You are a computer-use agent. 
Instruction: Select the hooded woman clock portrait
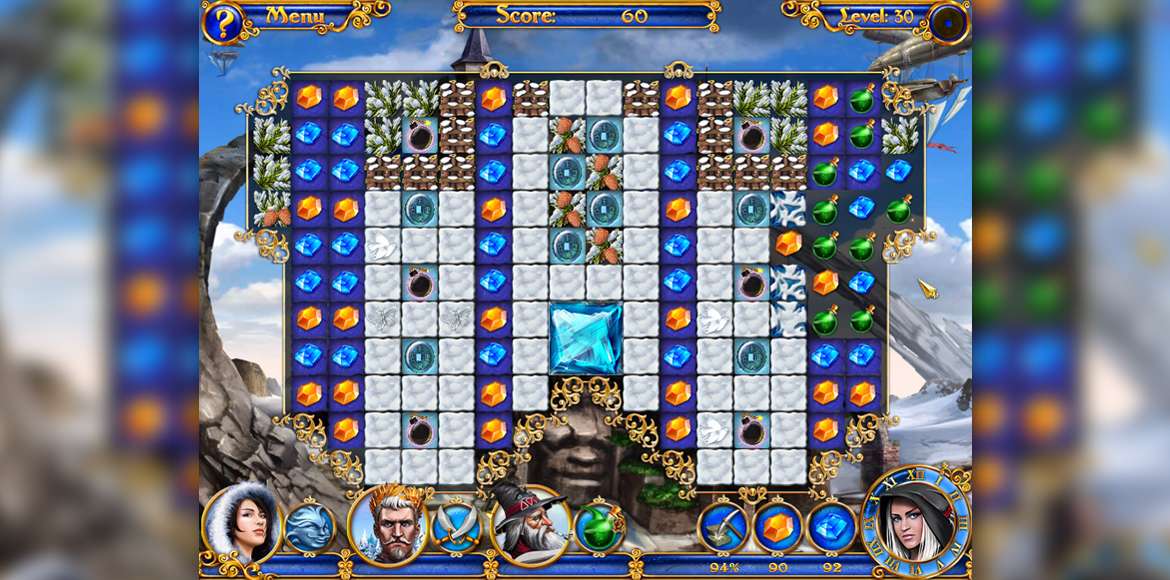916,520
